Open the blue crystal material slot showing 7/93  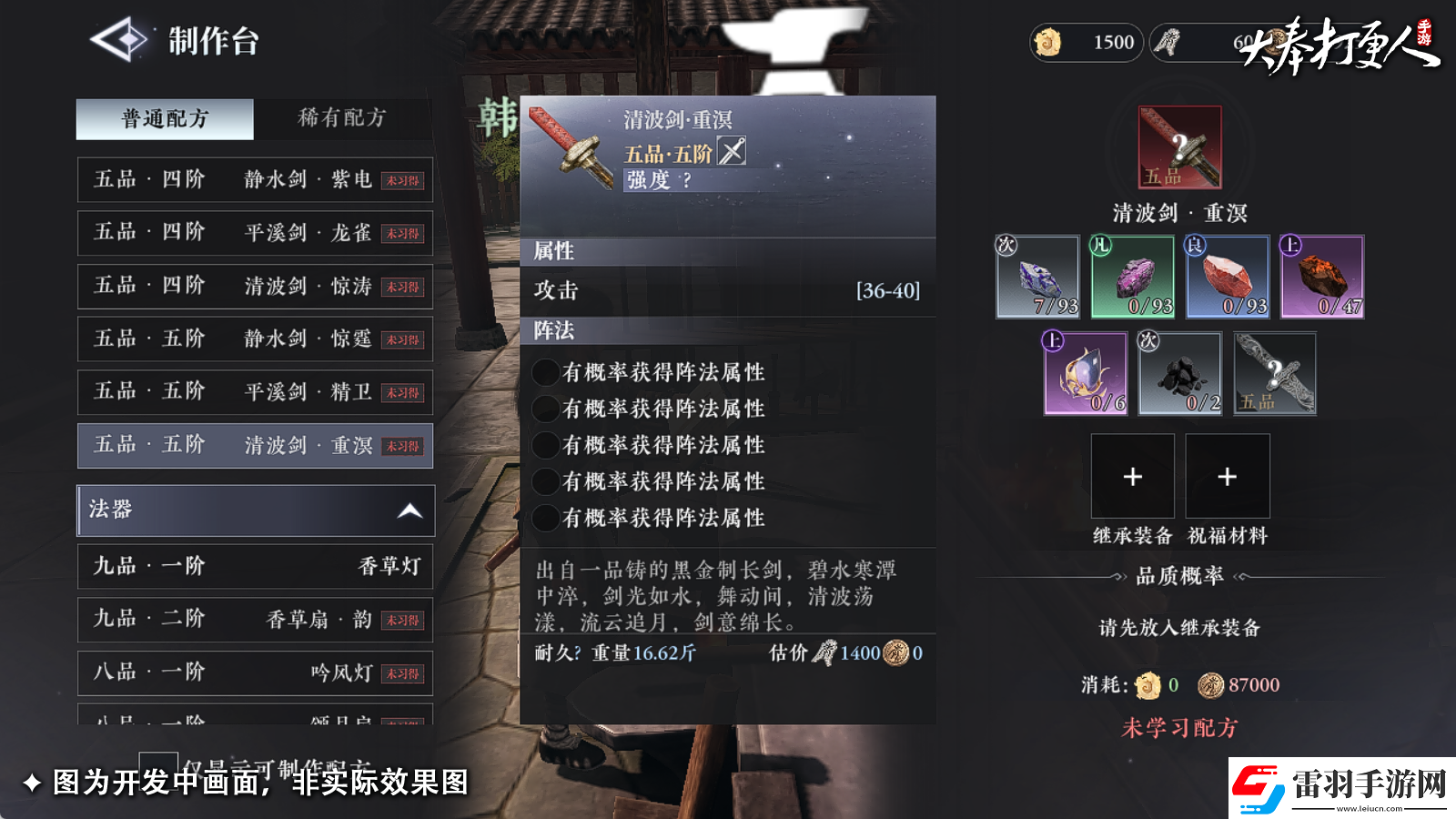coord(1037,278)
